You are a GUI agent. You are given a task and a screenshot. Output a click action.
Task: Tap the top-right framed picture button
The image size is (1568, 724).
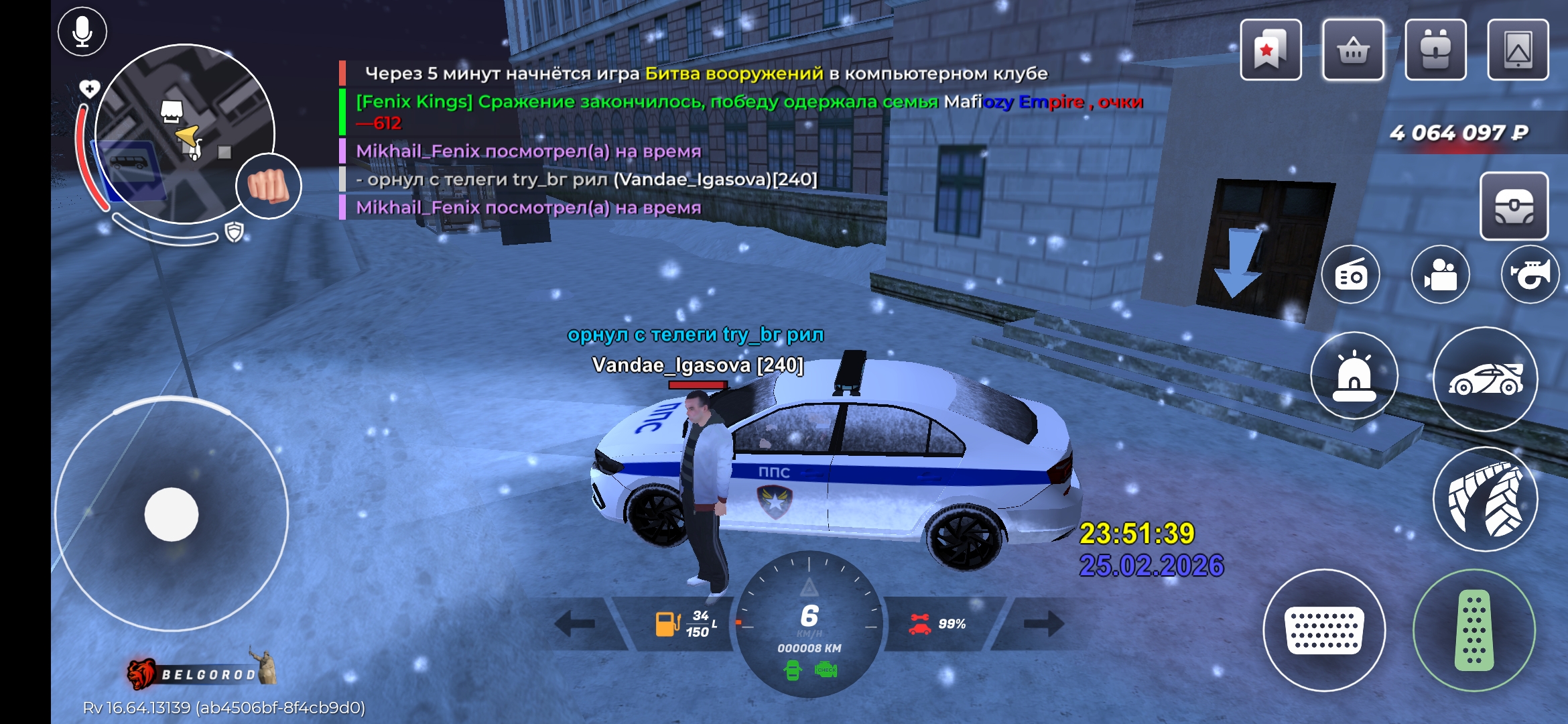(x=1518, y=50)
